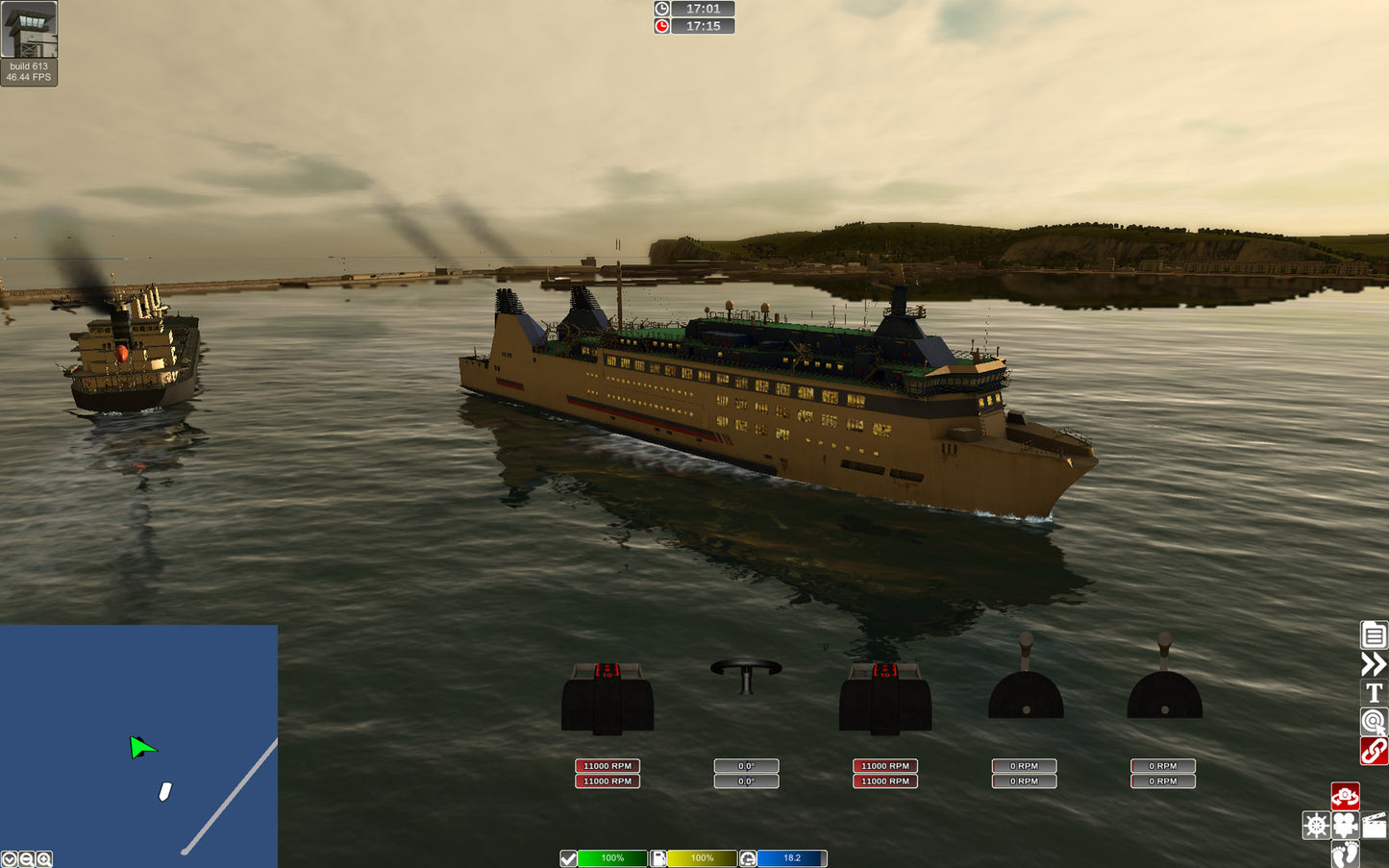This screenshot has height=868, width=1389.
Task: Zoom out on the minimap
Action: (26, 857)
